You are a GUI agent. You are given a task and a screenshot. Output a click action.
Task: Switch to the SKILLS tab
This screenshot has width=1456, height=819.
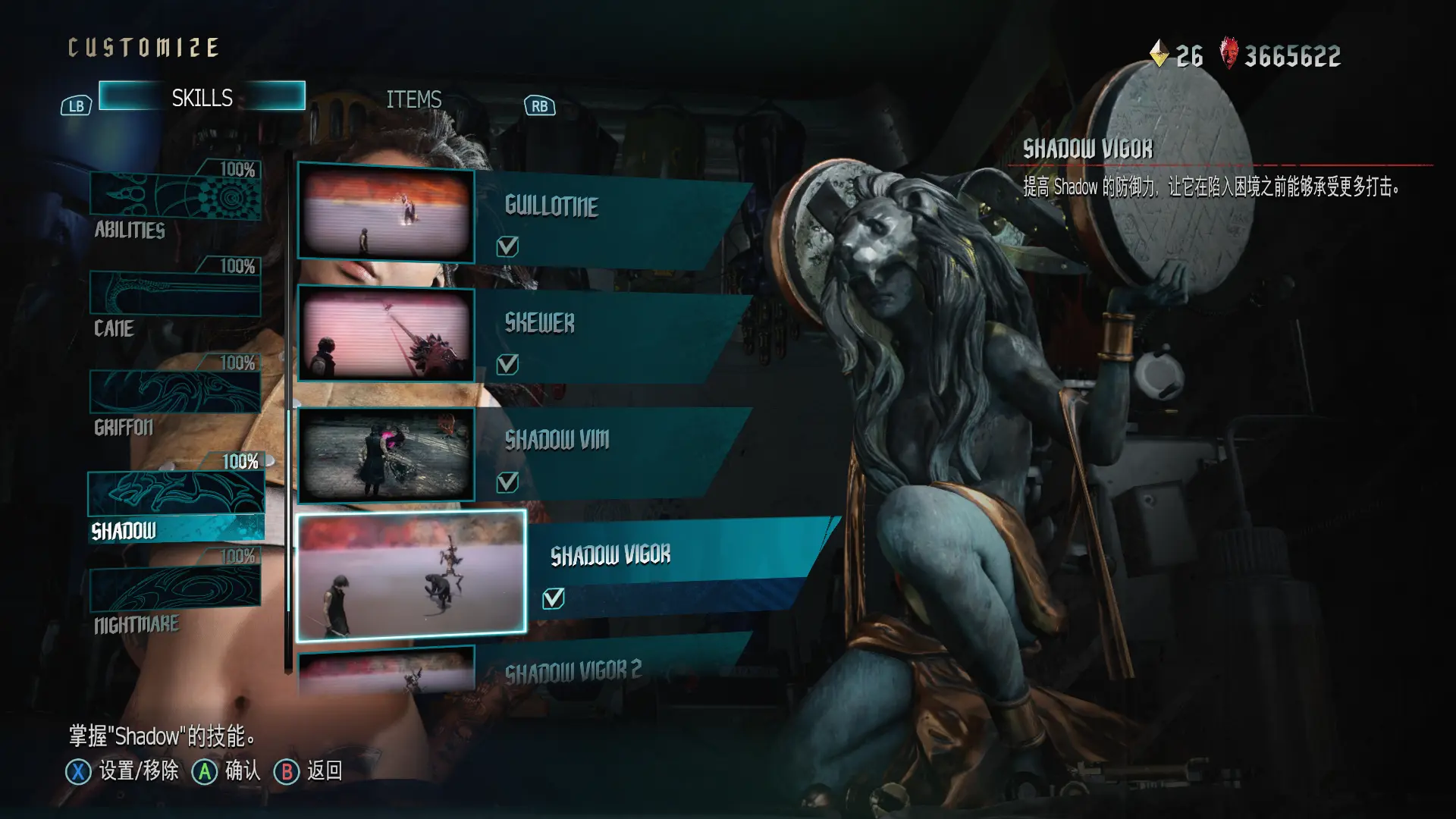(x=202, y=97)
